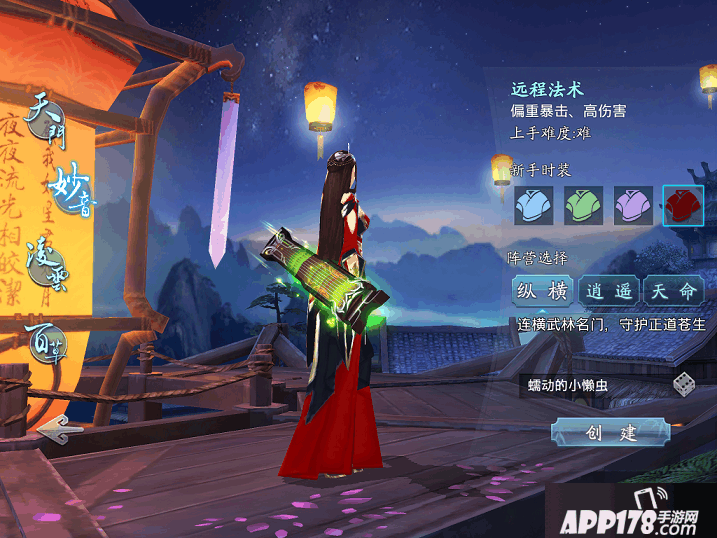Choose the blue starter outfit
Screen dimensions: 717x538
coord(533,205)
